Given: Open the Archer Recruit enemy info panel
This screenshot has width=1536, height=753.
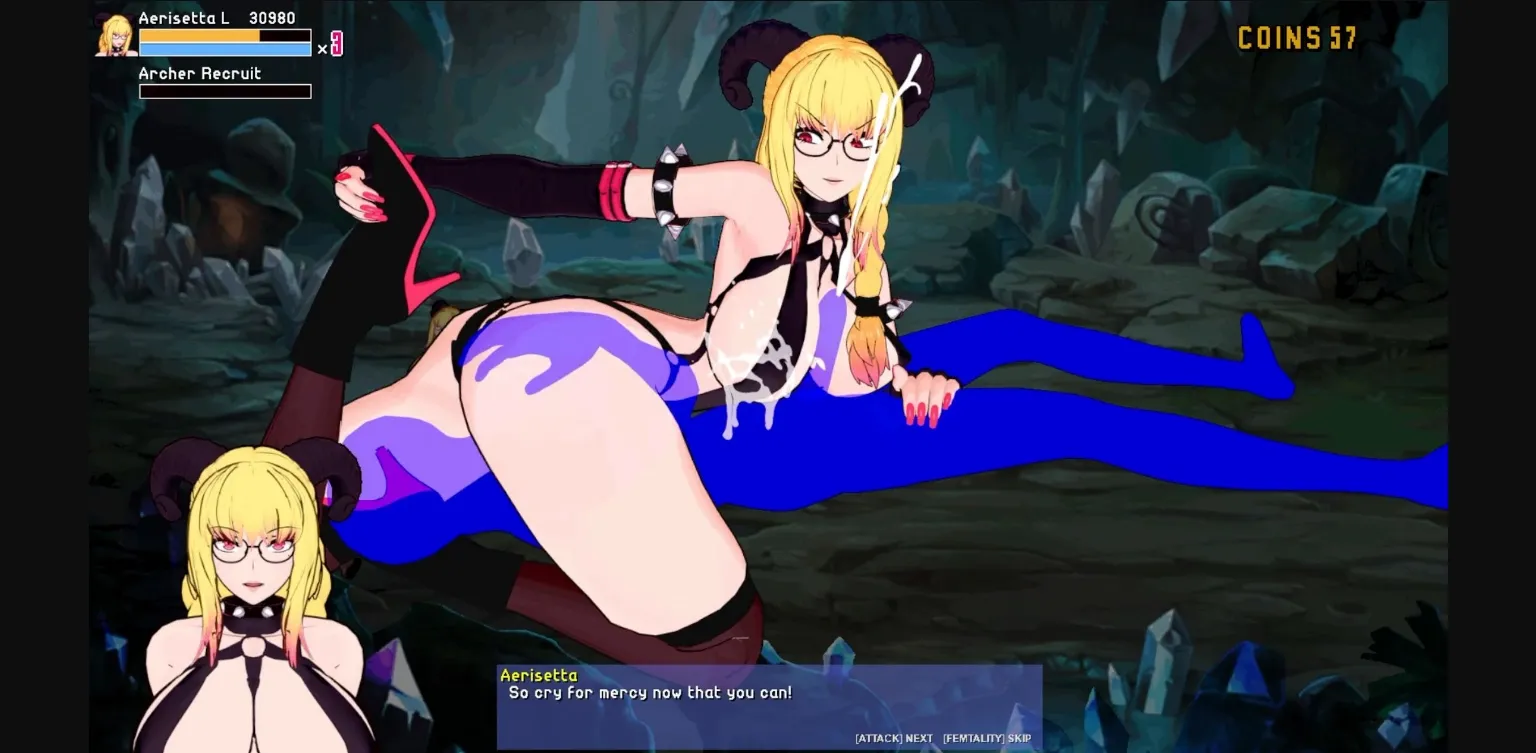Looking at the screenshot, I should pos(225,82).
